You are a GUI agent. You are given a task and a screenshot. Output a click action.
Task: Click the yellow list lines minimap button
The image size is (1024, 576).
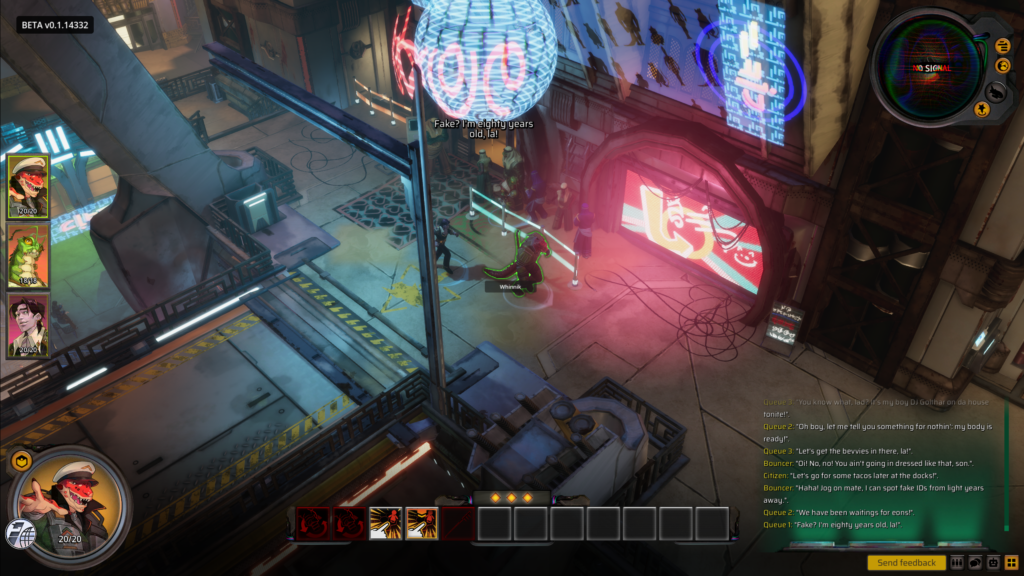[x=1003, y=45]
